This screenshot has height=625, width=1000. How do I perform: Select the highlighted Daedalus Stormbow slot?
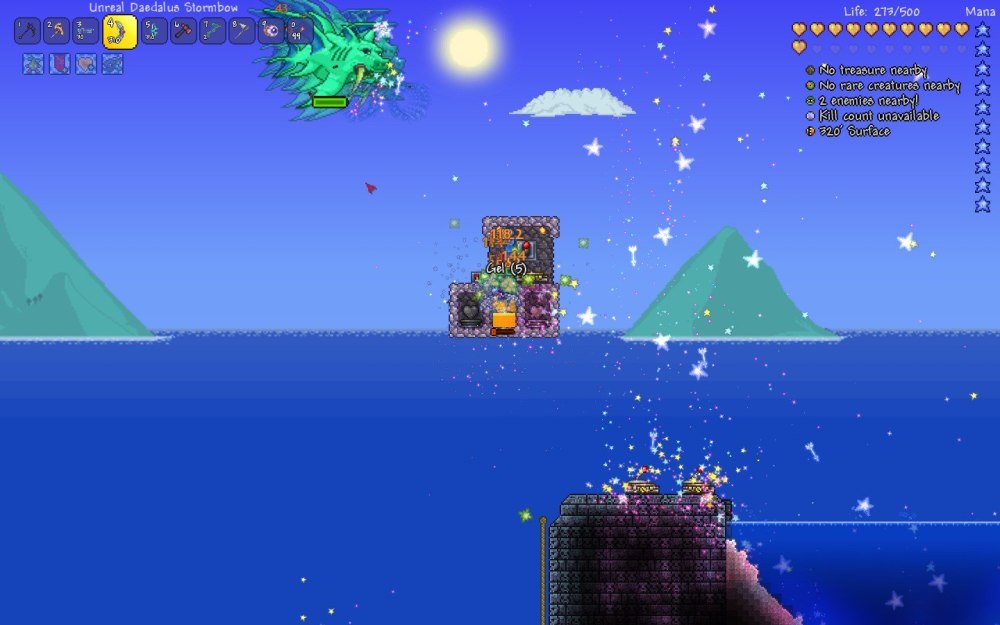(120, 32)
